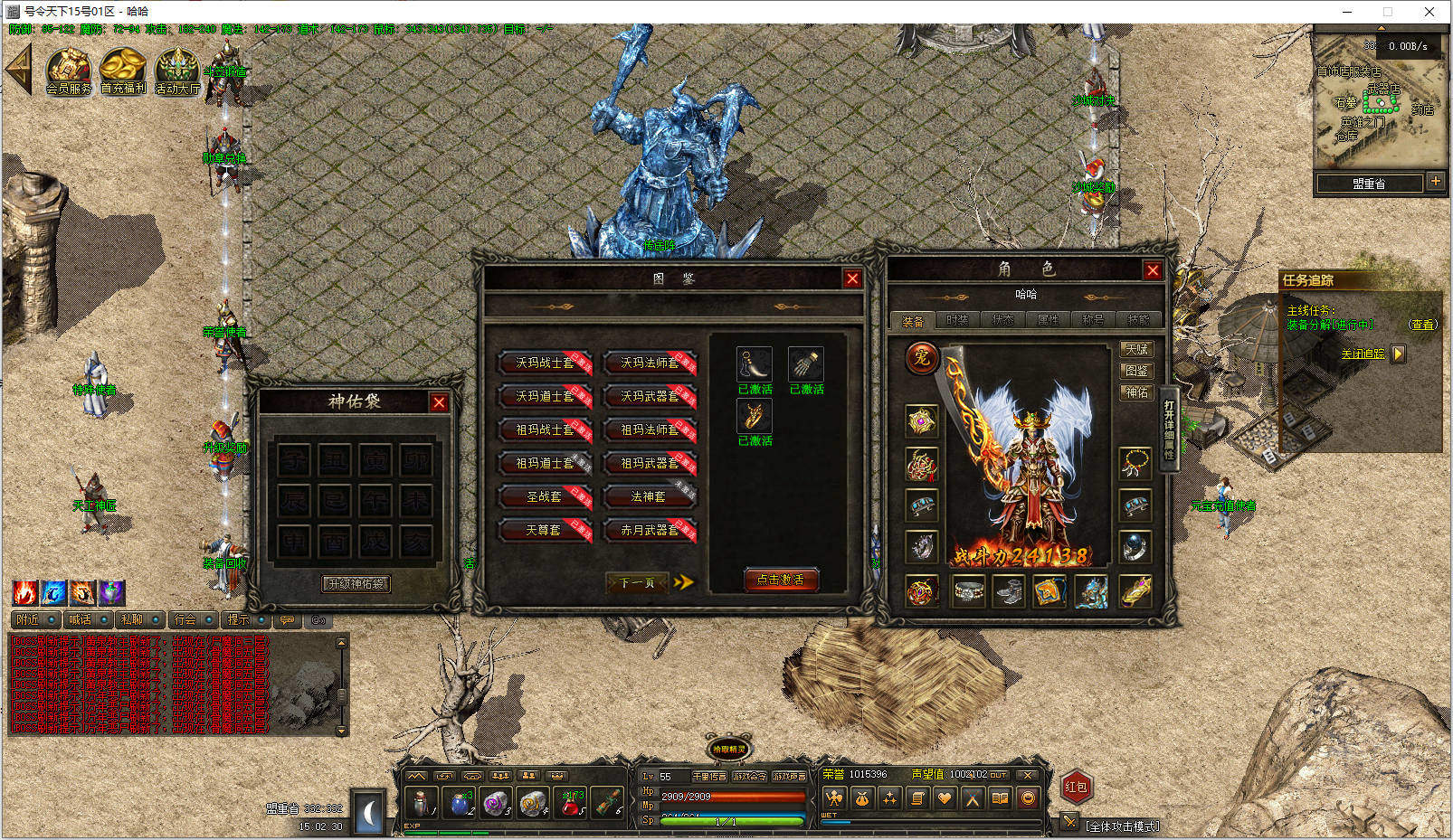Open the 活动大厅 event hall icon
Screen dimensions: 1453x840
(x=177, y=71)
